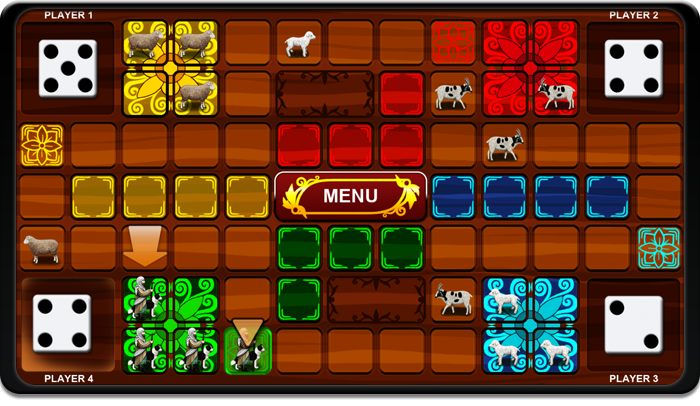The height and width of the screenshot is (406, 700).
Task: Select Player 3's die
Action: [633, 323]
